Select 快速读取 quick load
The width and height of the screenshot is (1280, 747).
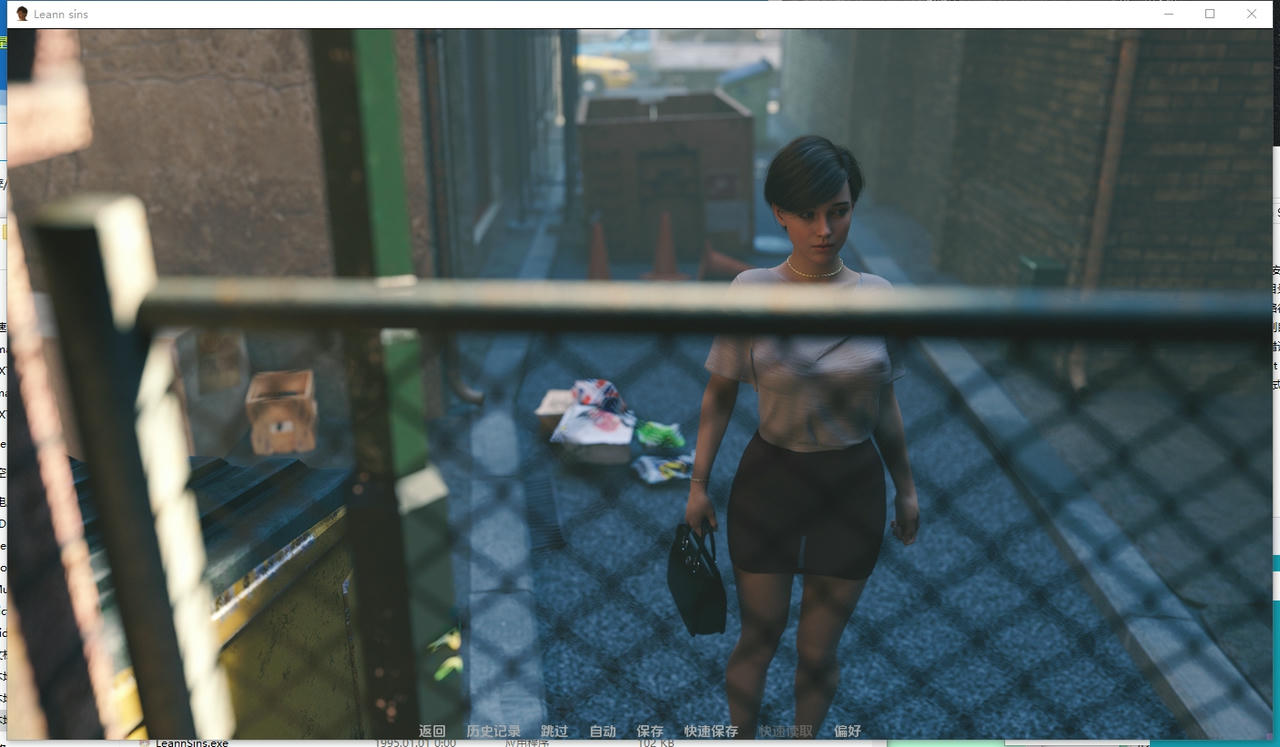click(785, 731)
